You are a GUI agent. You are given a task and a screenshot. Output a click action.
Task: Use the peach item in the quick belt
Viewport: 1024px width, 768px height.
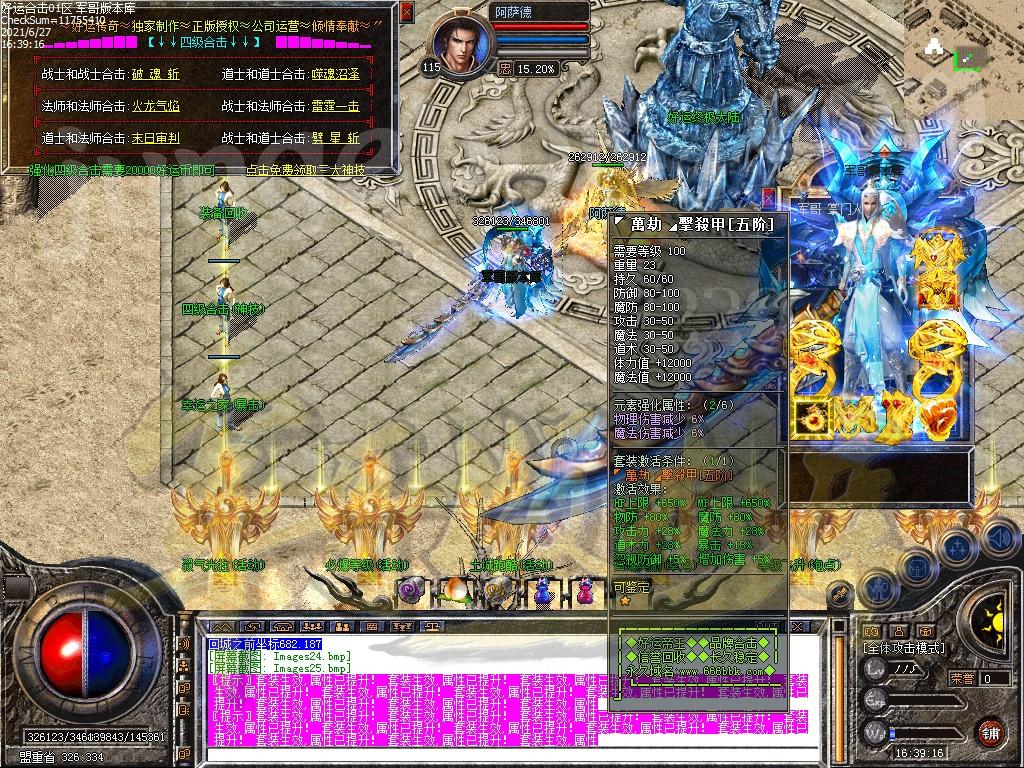[x=455, y=590]
